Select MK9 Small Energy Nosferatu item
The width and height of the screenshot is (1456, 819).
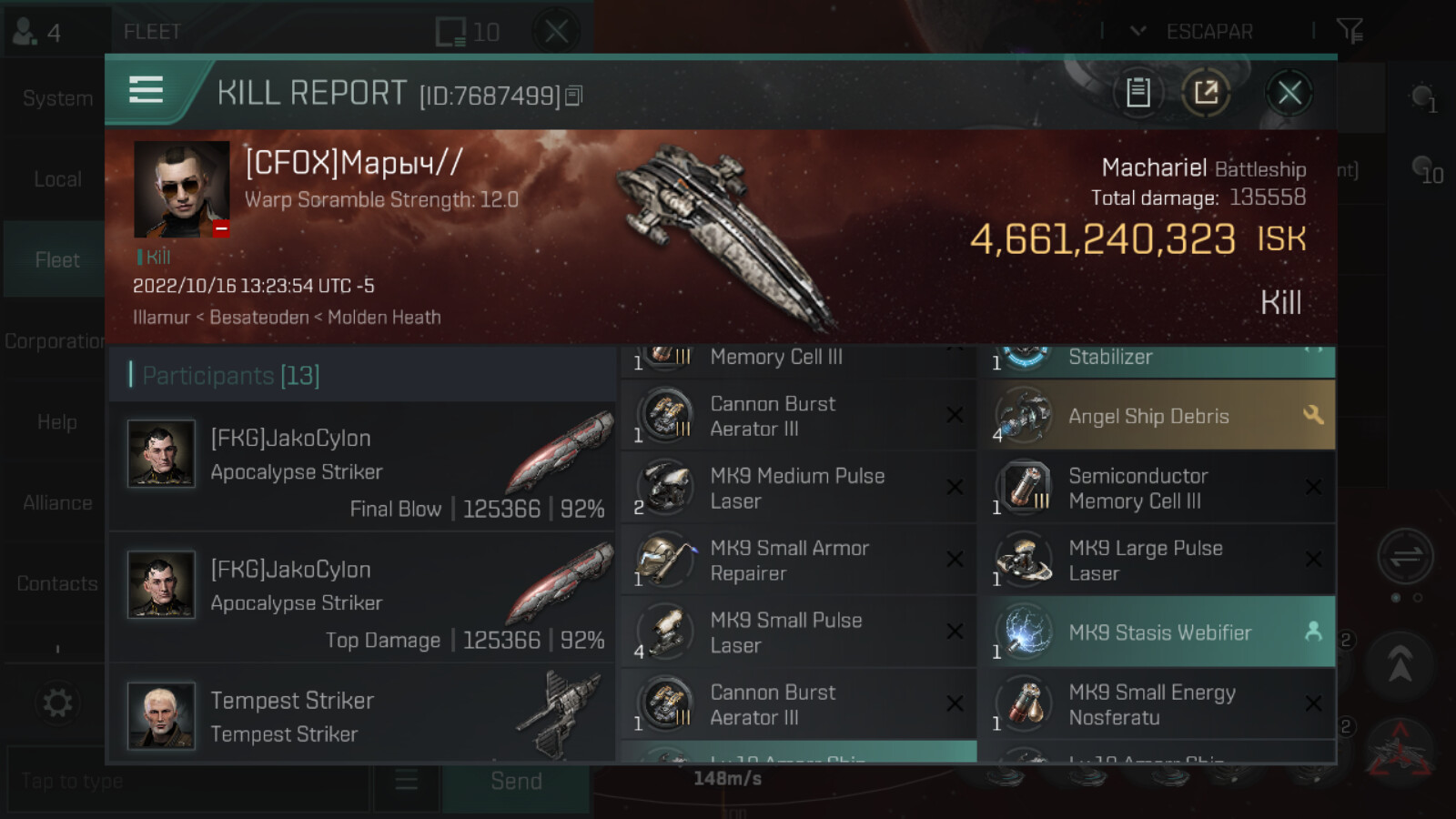tap(1156, 704)
